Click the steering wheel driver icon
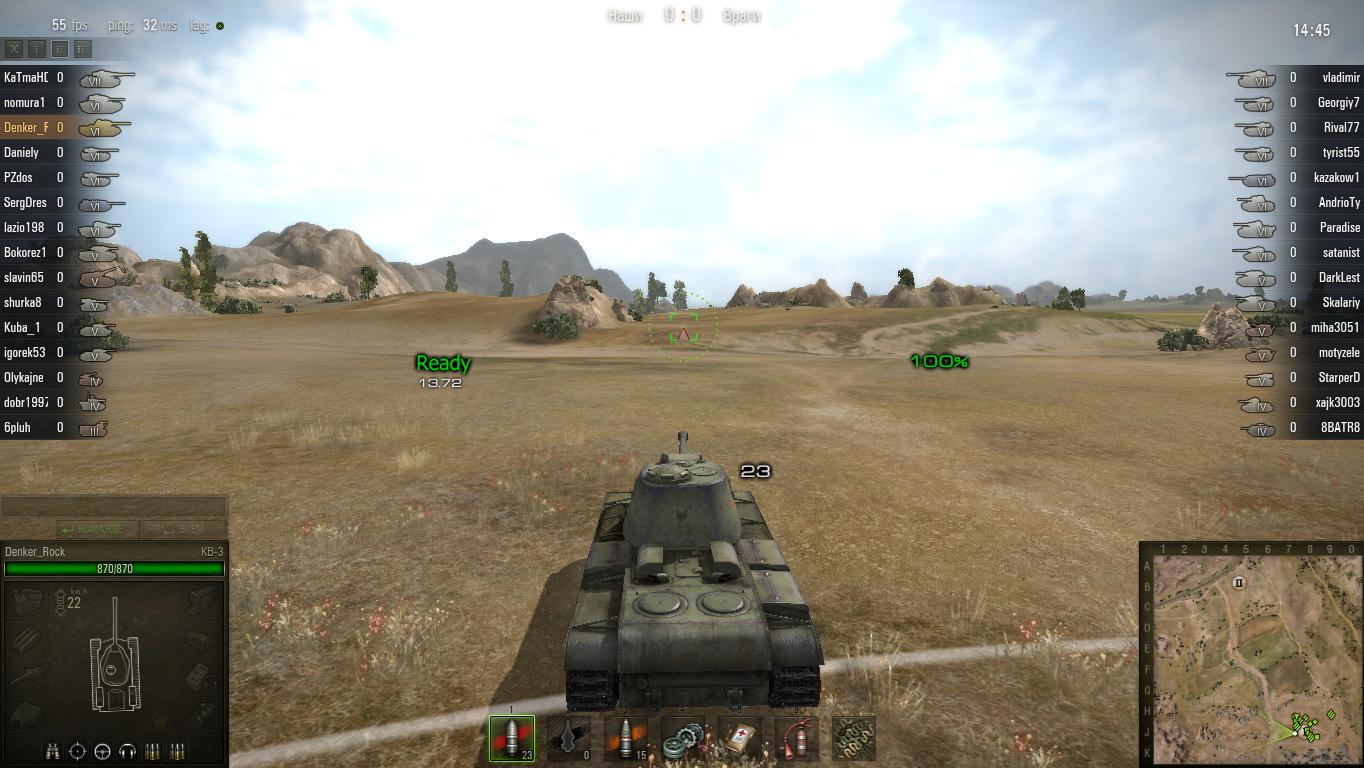The width and height of the screenshot is (1364, 768). point(102,751)
